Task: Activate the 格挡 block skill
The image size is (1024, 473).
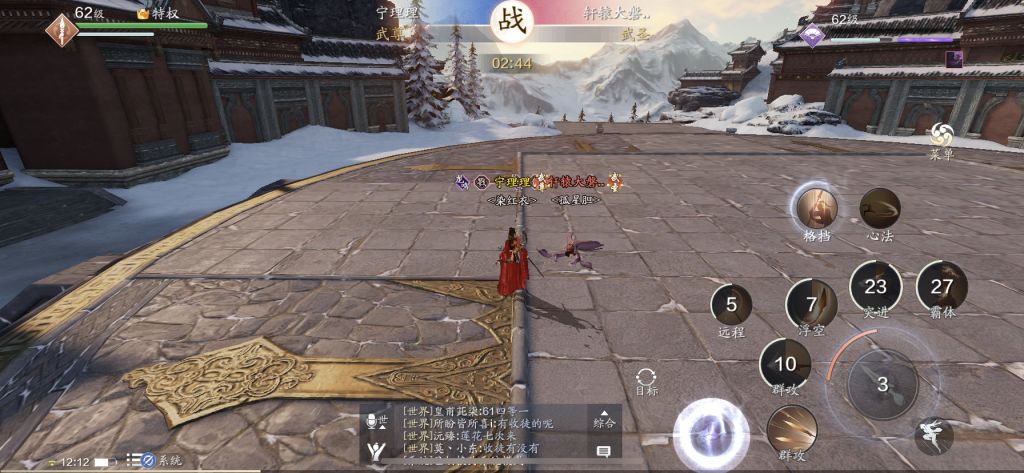Action: point(816,208)
